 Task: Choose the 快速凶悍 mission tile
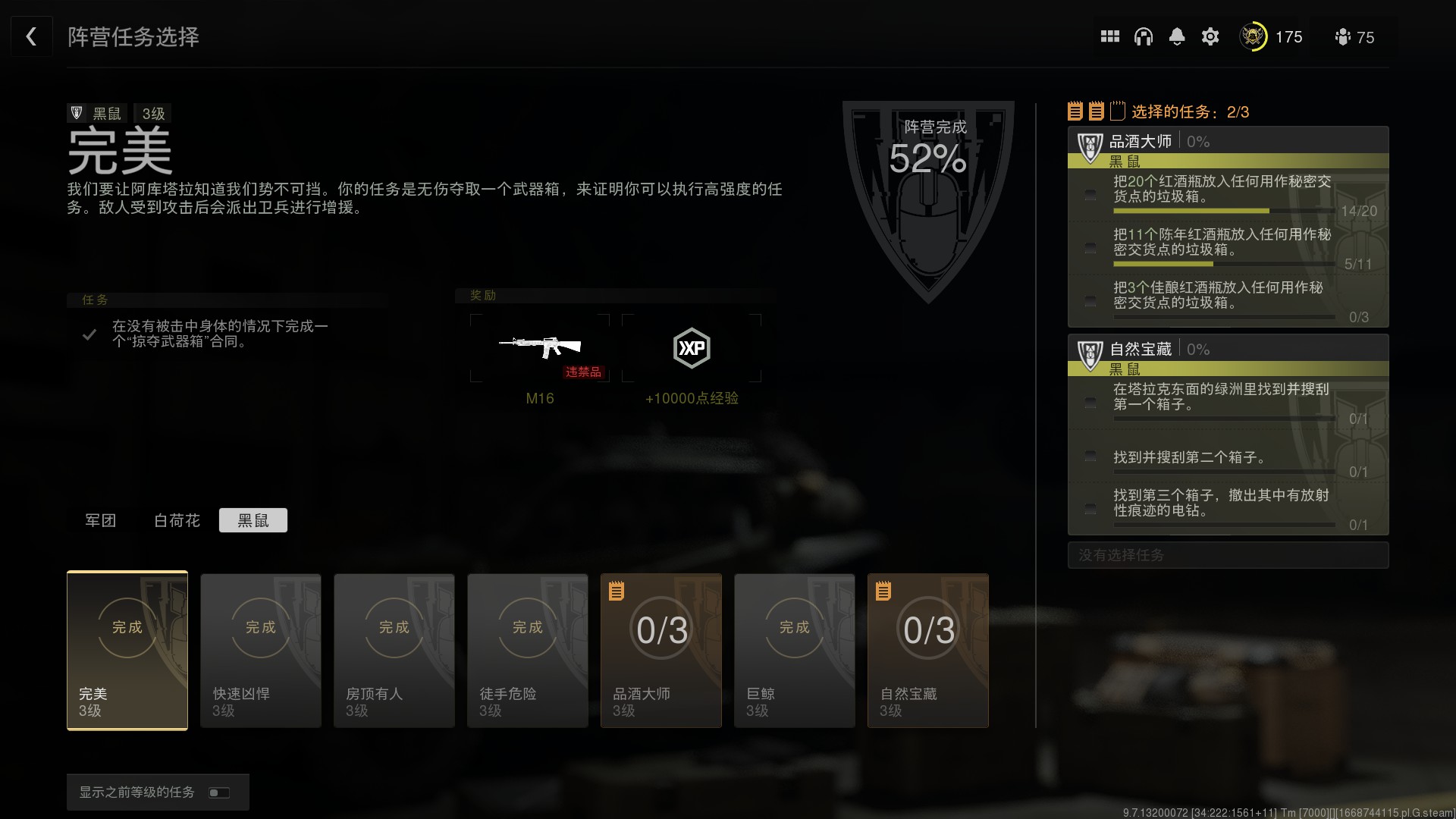coord(261,651)
